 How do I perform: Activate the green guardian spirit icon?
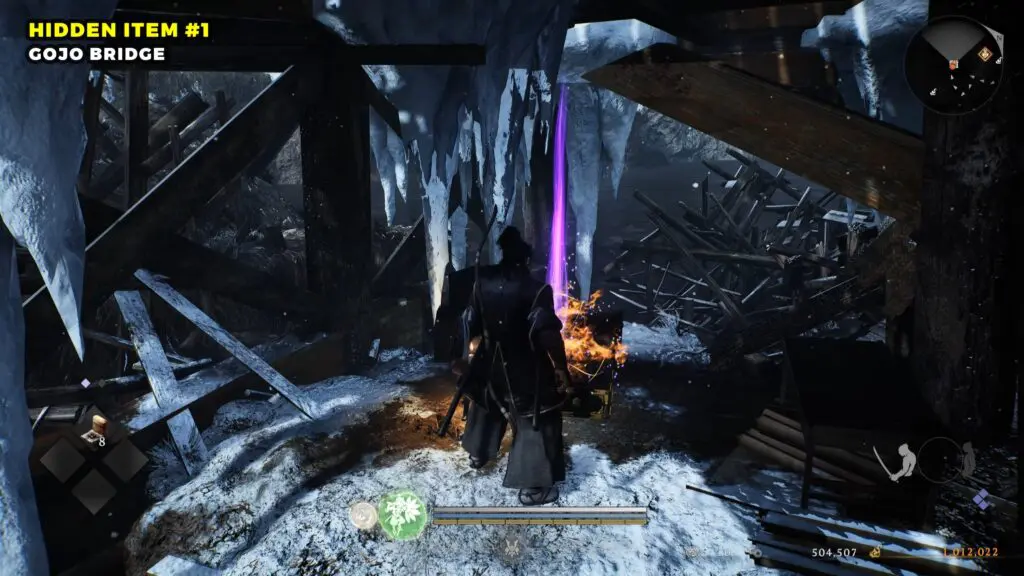click(402, 514)
